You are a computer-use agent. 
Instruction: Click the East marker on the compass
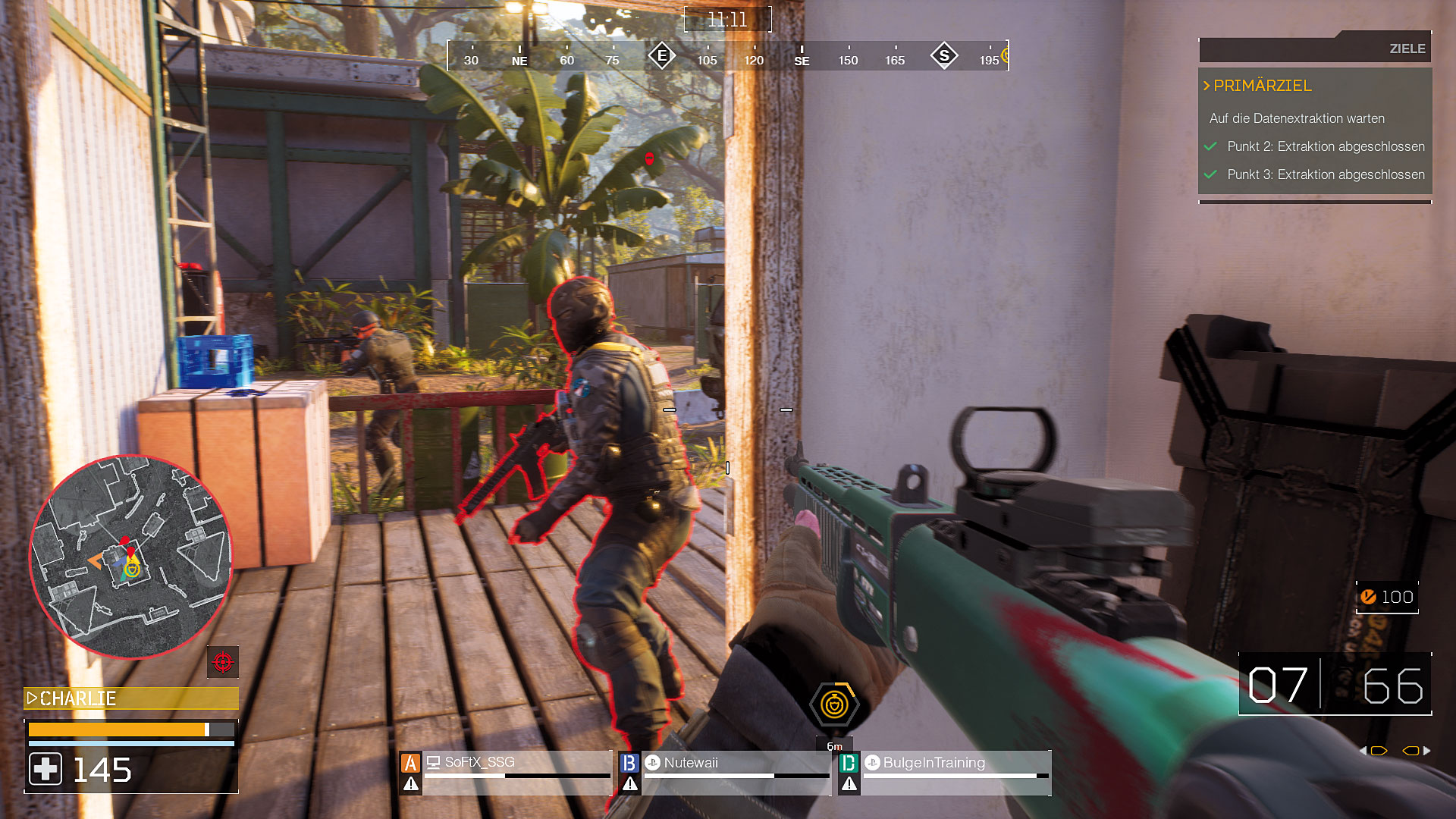coord(662,55)
